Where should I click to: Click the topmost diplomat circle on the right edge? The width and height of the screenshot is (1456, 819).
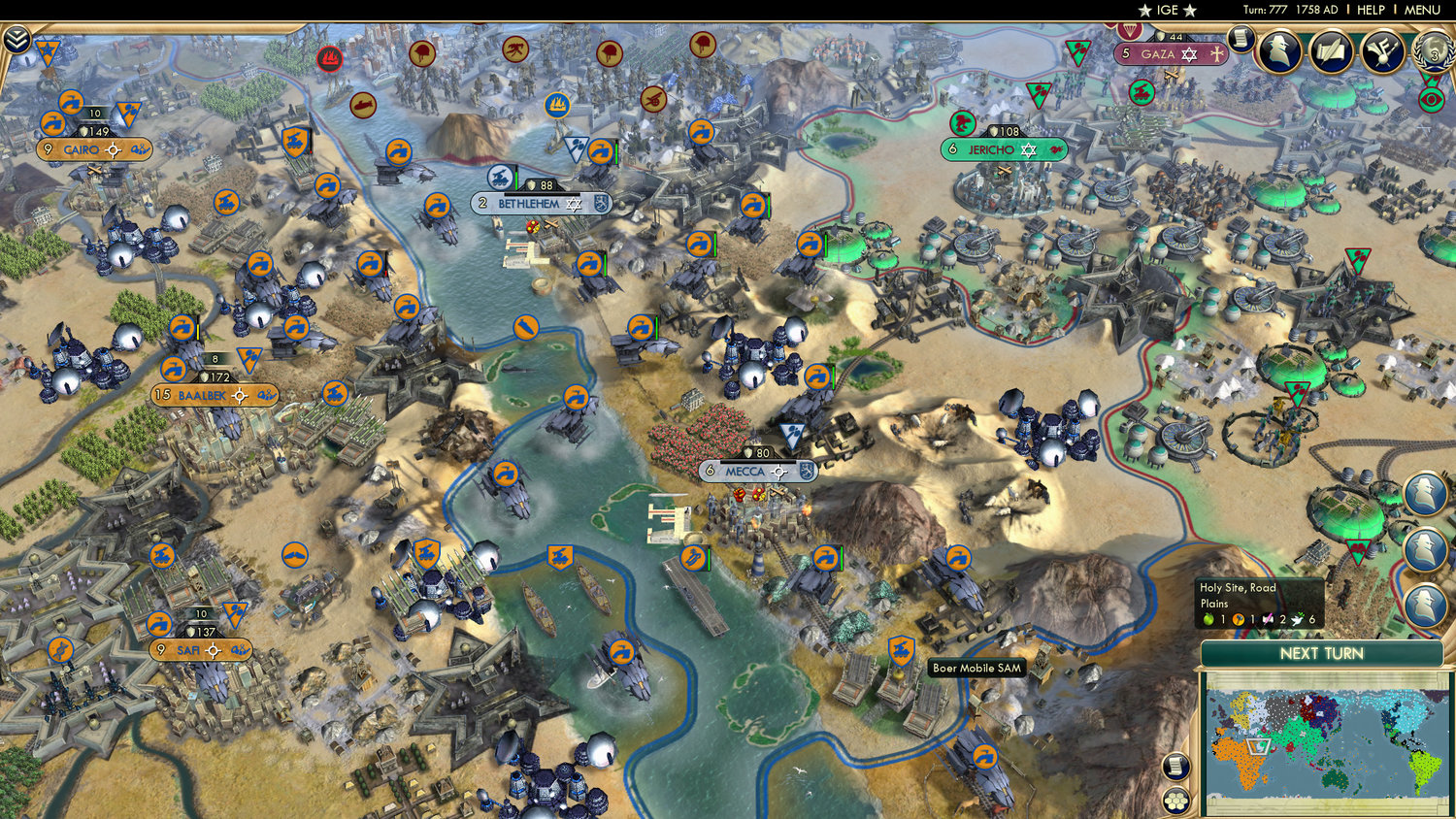click(x=1423, y=493)
